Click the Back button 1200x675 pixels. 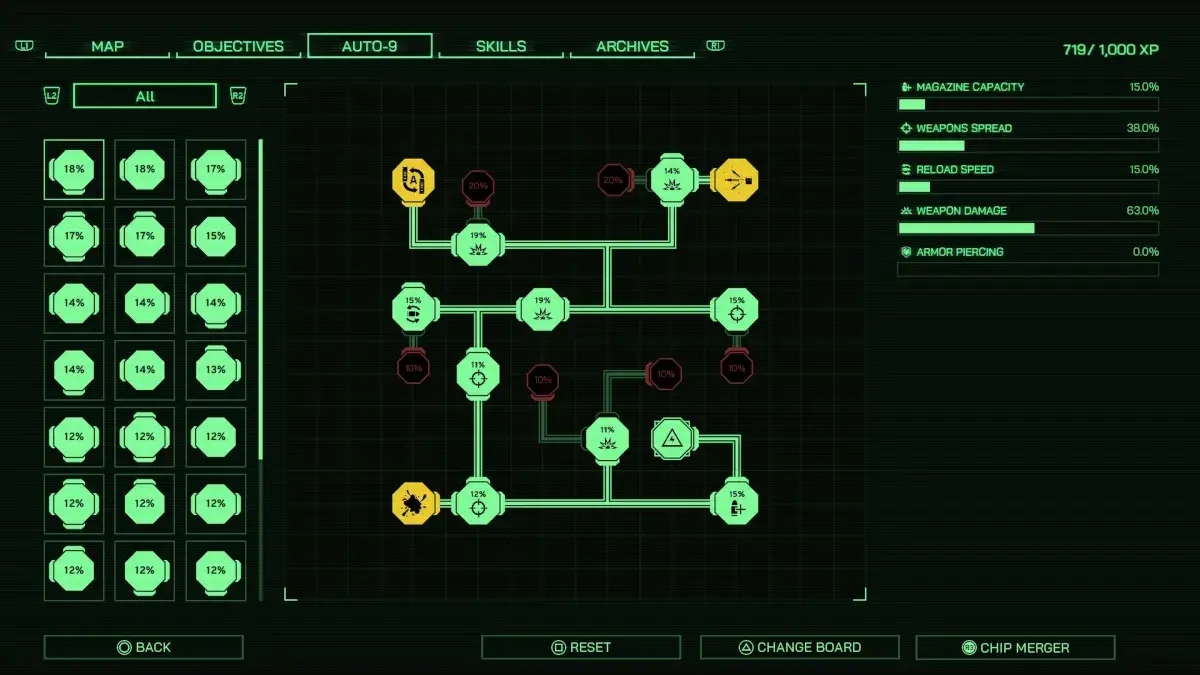pyautogui.click(x=143, y=647)
